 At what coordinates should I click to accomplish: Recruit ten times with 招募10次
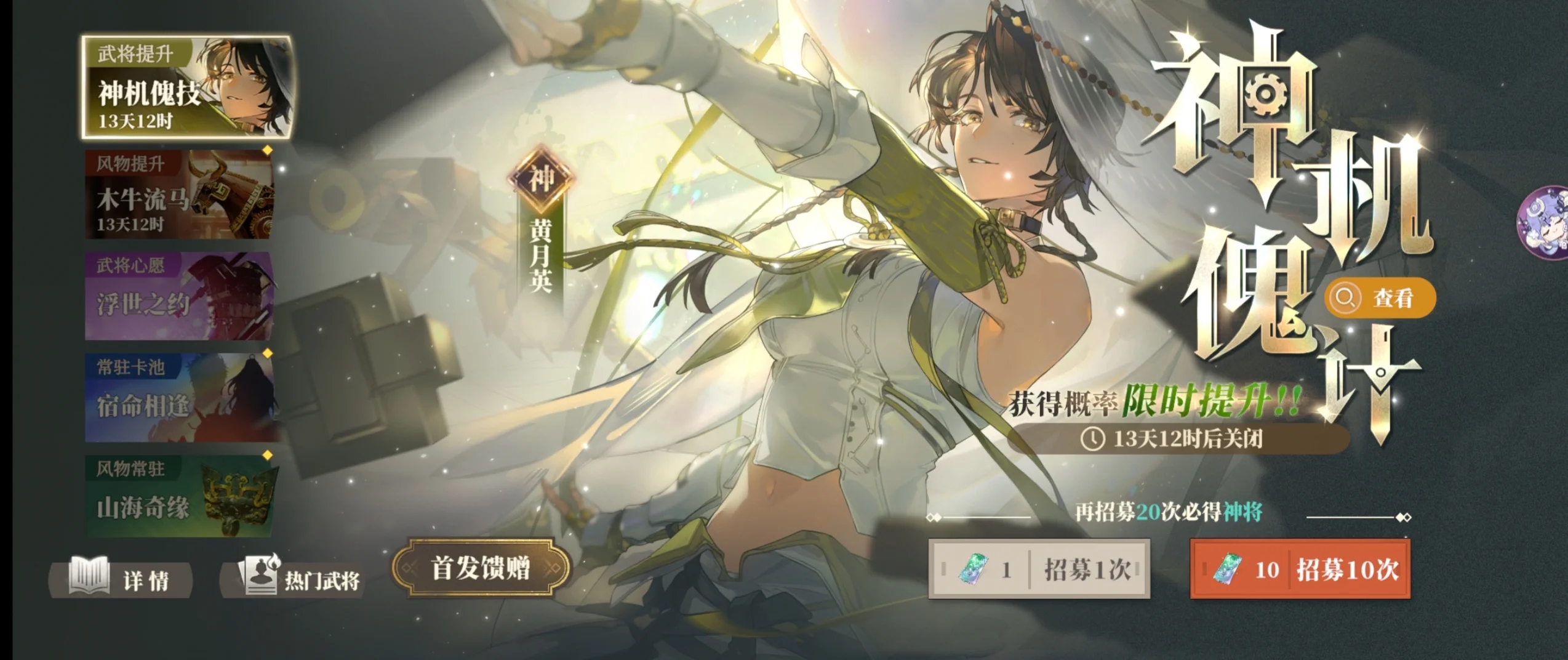click(1300, 569)
